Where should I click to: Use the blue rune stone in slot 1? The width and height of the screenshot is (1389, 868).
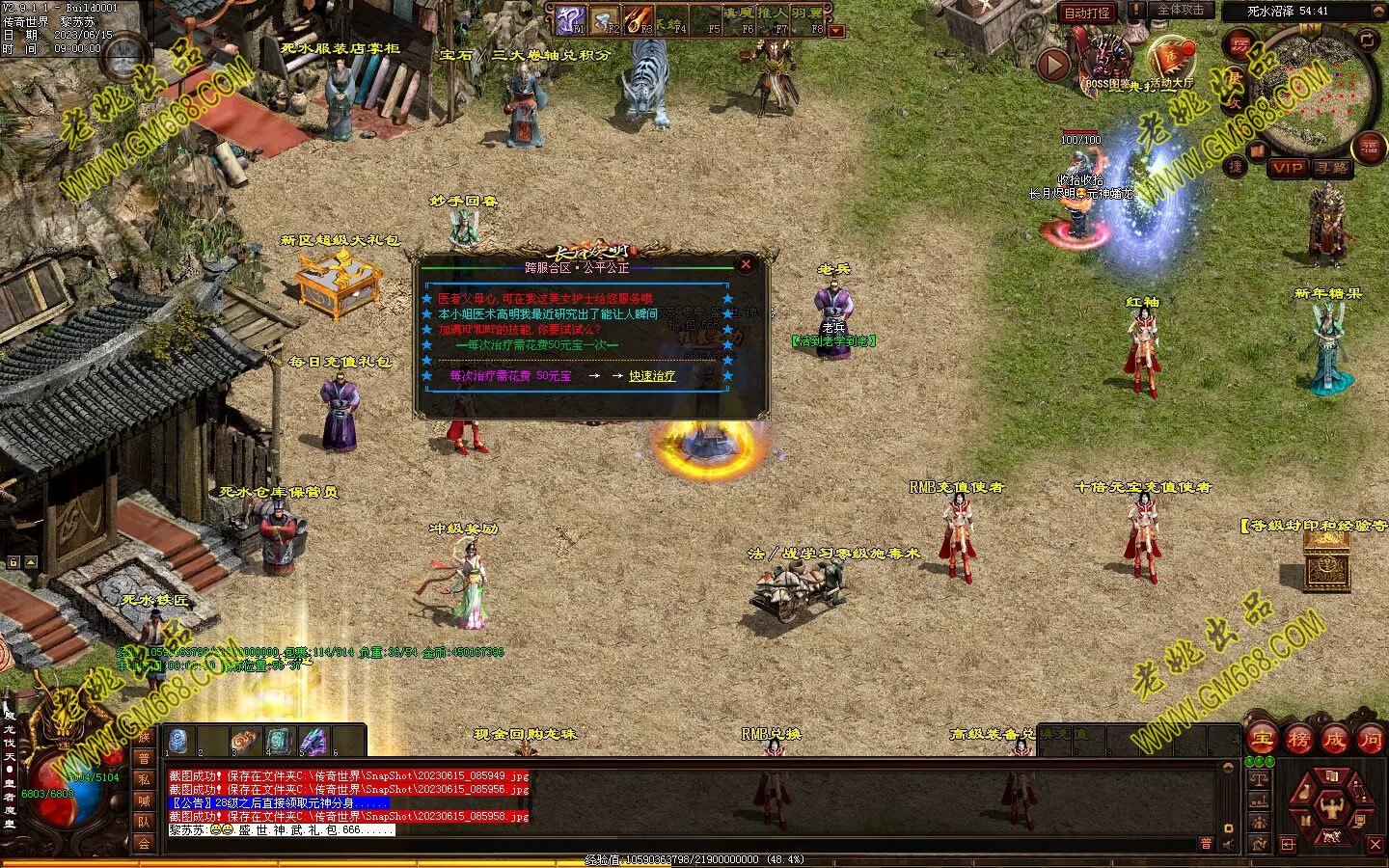[177, 741]
